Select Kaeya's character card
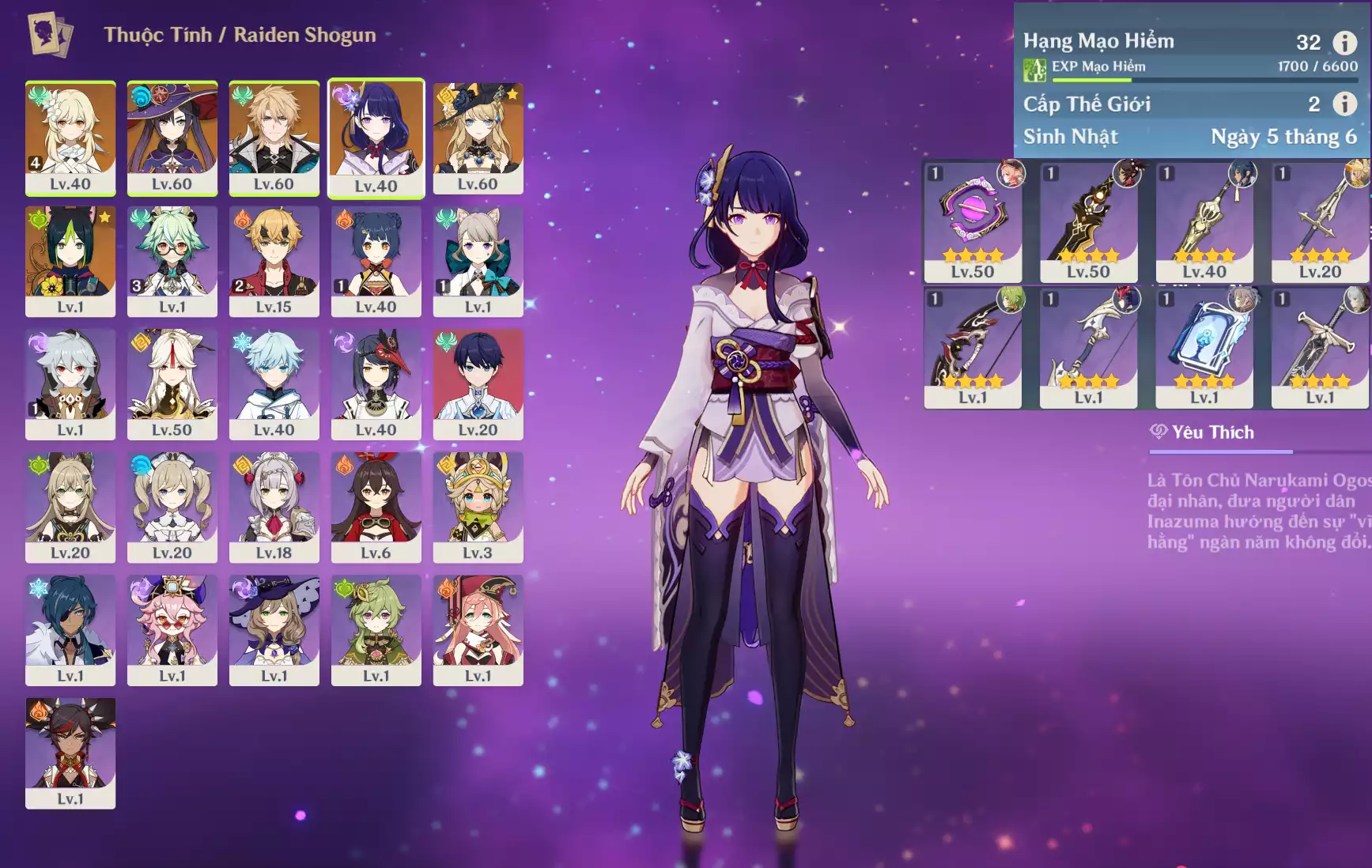 click(x=70, y=630)
